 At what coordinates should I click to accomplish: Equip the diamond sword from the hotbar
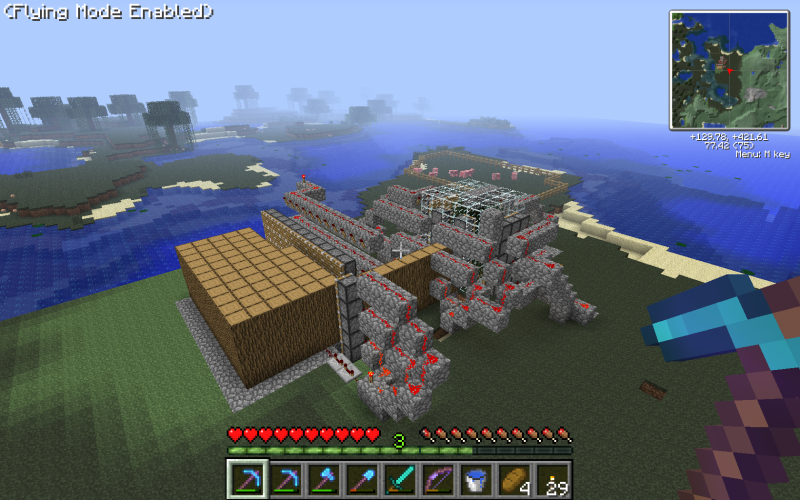tap(400, 479)
